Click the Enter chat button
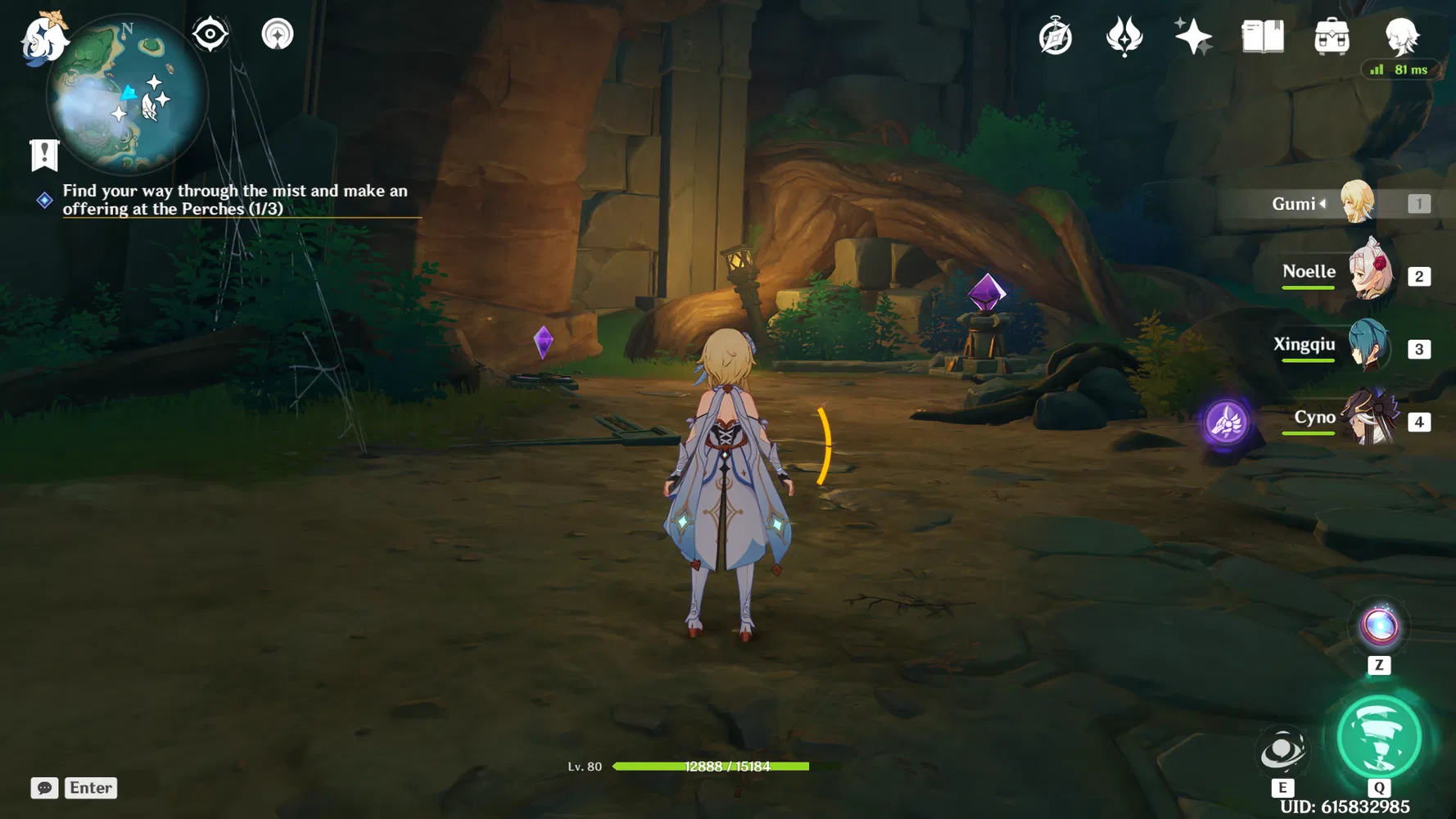This screenshot has height=819, width=1456. (90, 788)
